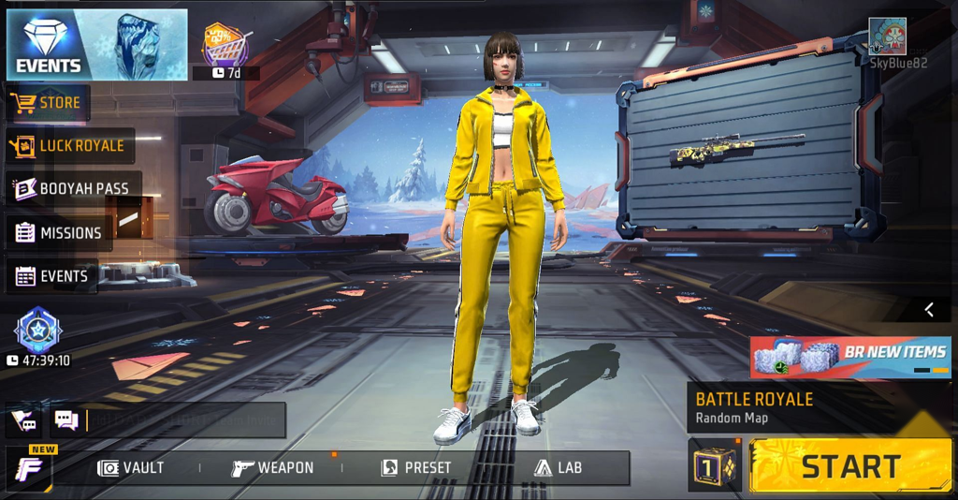Image resolution: width=958 pixels, height=500 pixels.
Task: Start the match with the yellow Start button
Action: 850,466
